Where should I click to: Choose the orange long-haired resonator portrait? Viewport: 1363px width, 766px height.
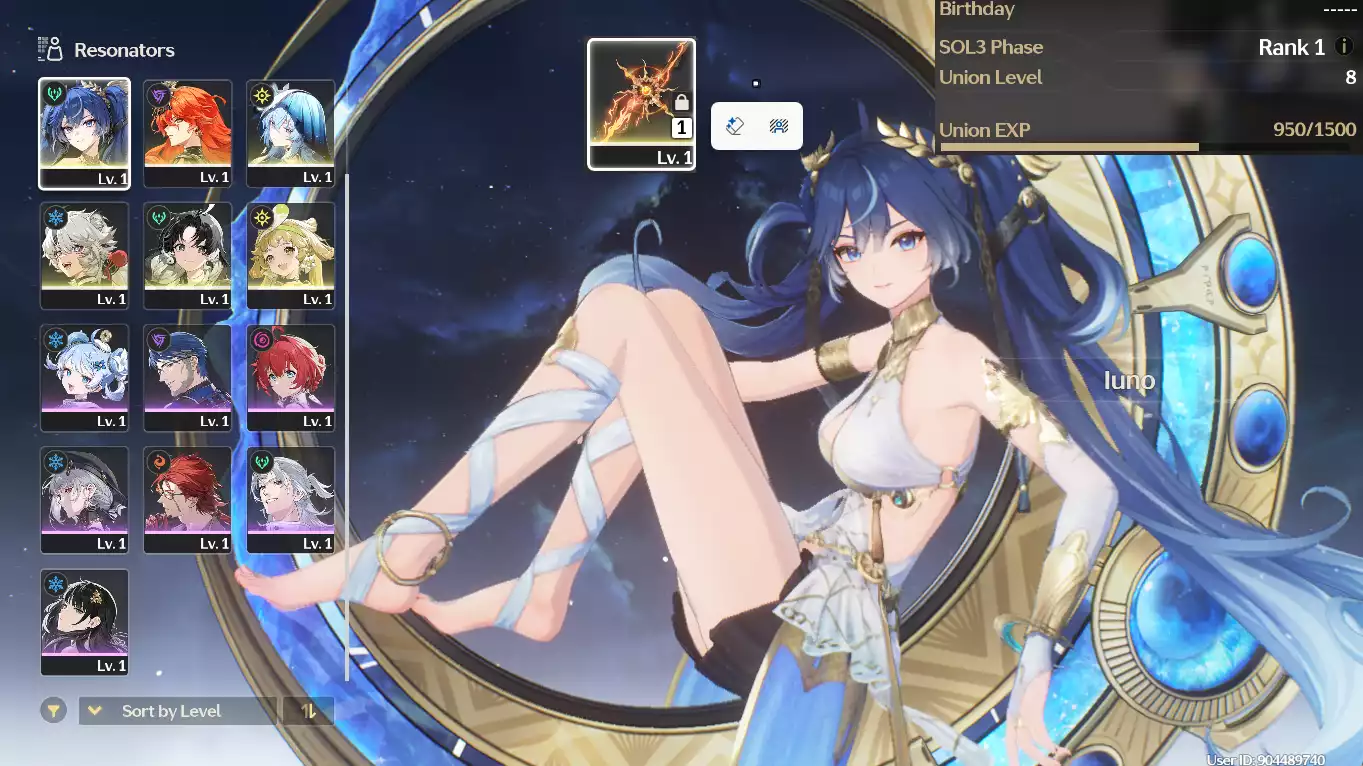pos(188,133)
